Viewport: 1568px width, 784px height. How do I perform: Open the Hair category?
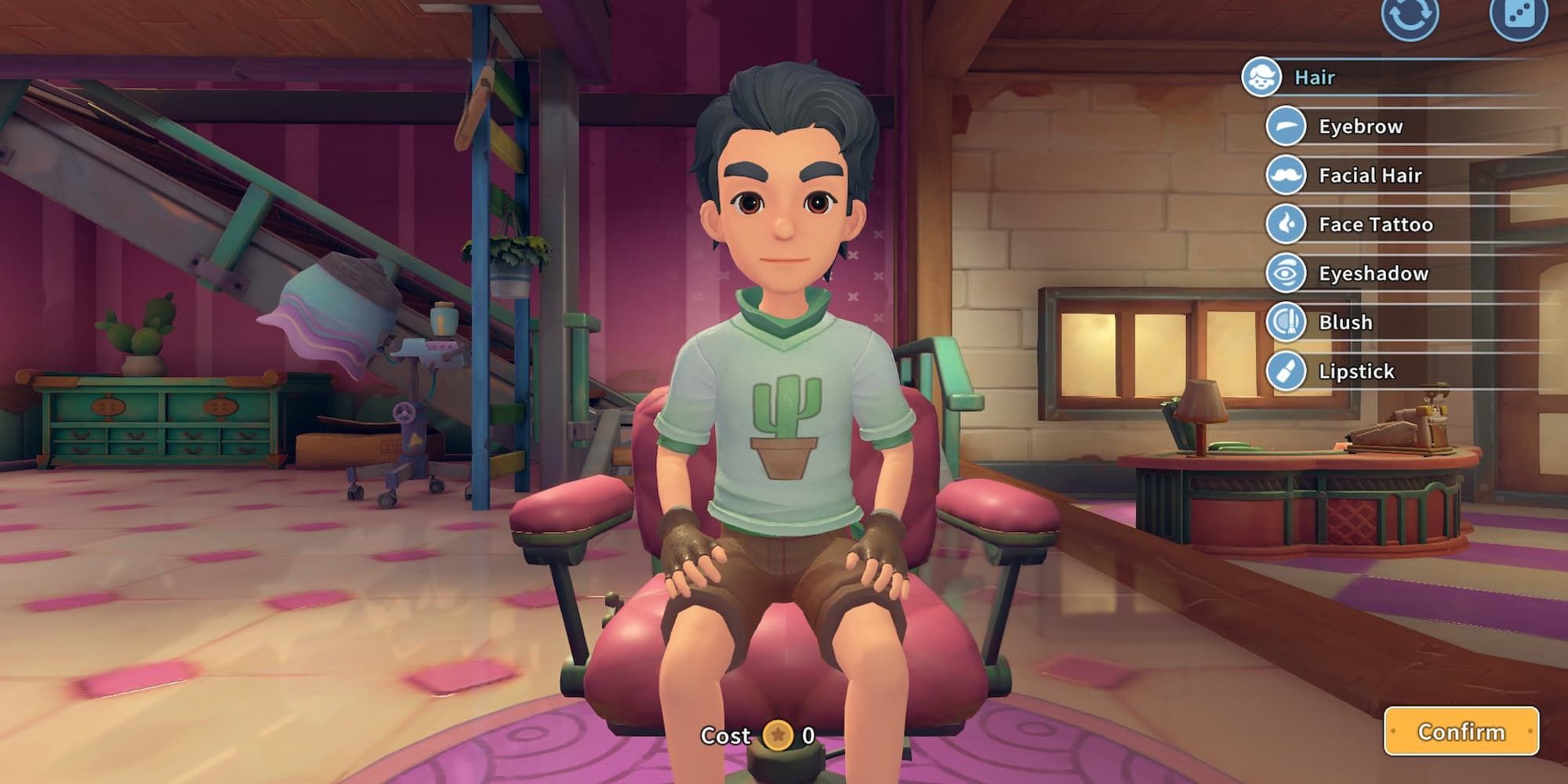point(1314,78)
